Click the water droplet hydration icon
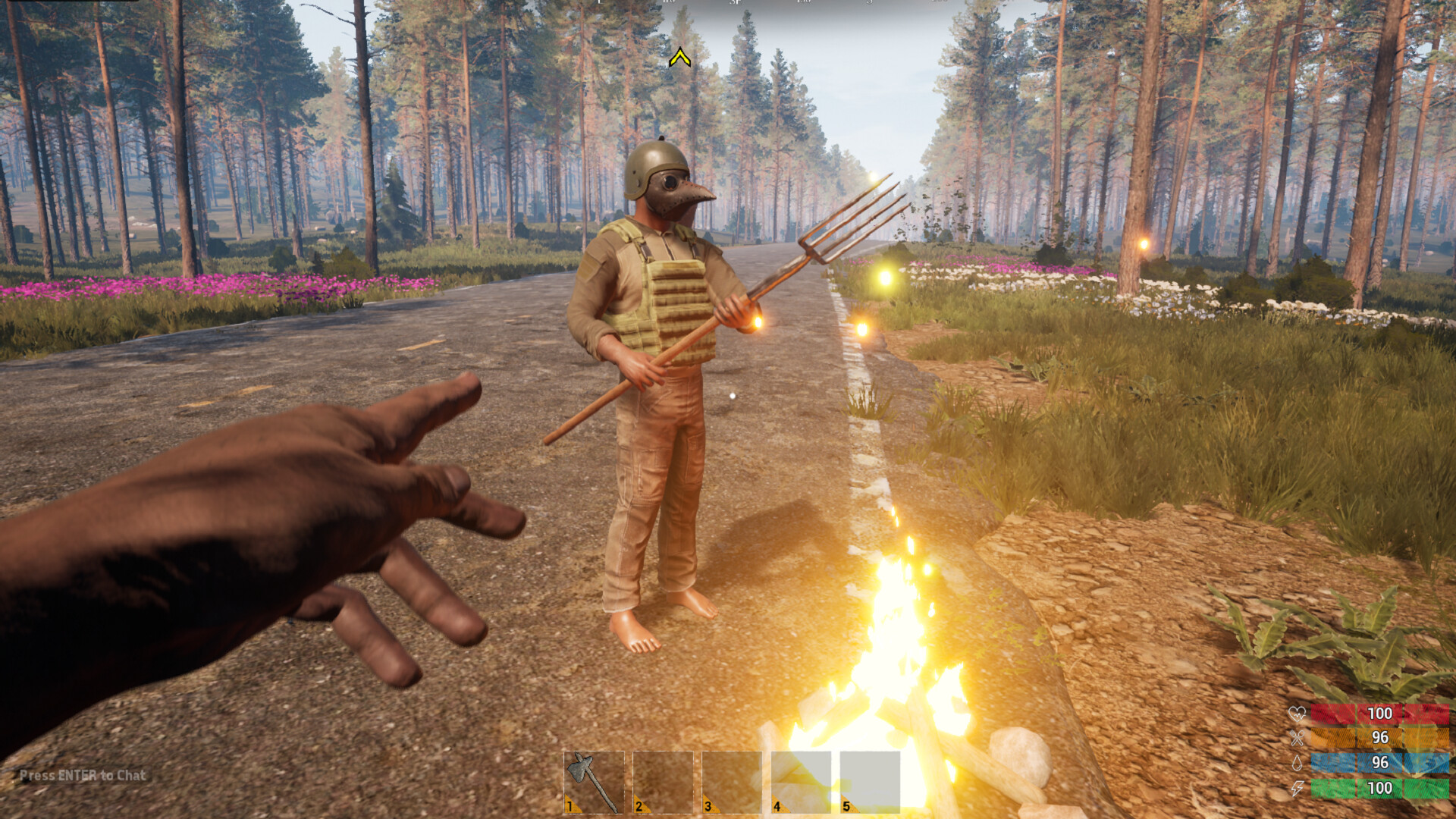 click(1297, 762)
